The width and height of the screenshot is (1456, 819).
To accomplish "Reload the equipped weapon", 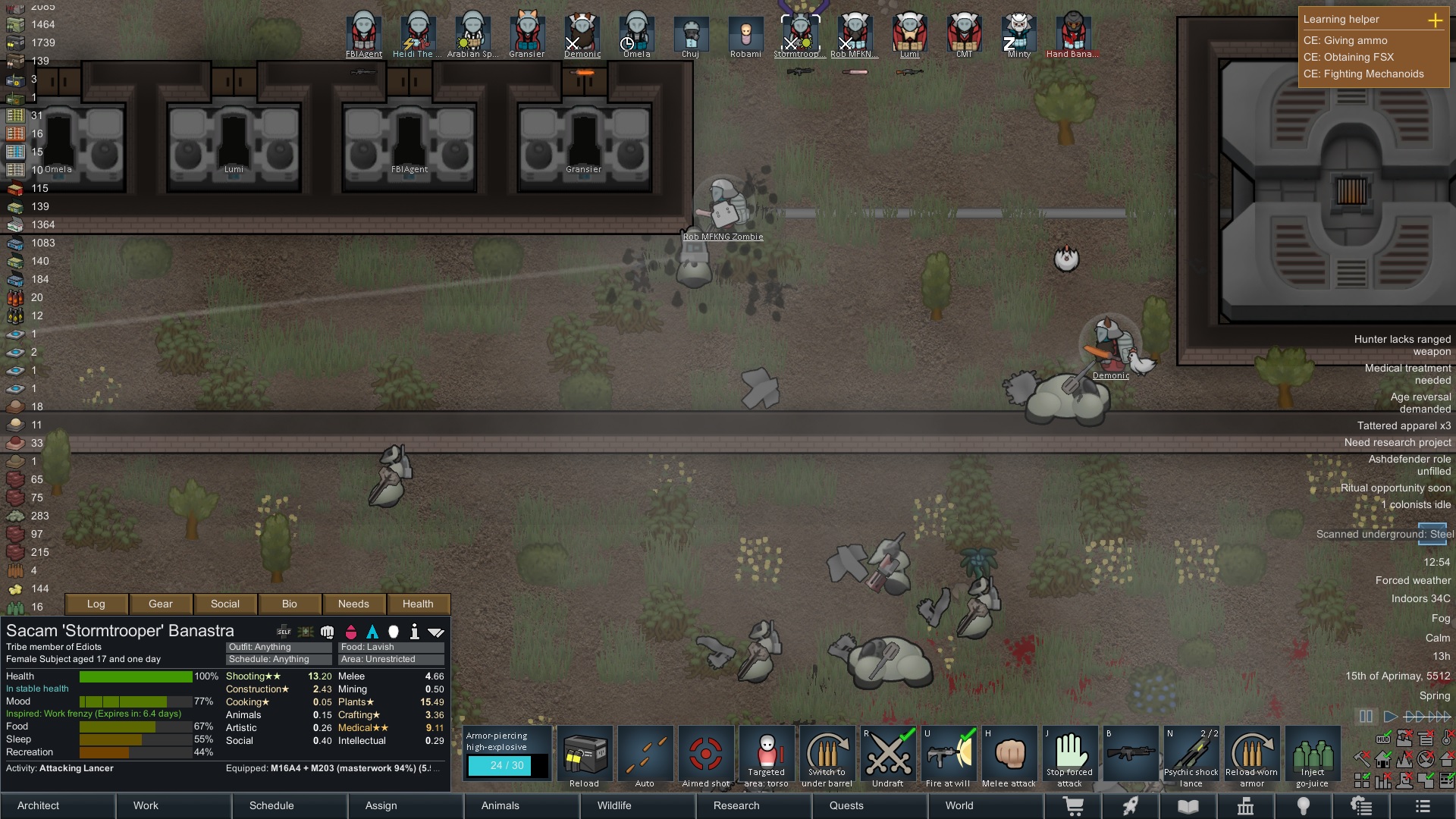I will coord(584,757).
